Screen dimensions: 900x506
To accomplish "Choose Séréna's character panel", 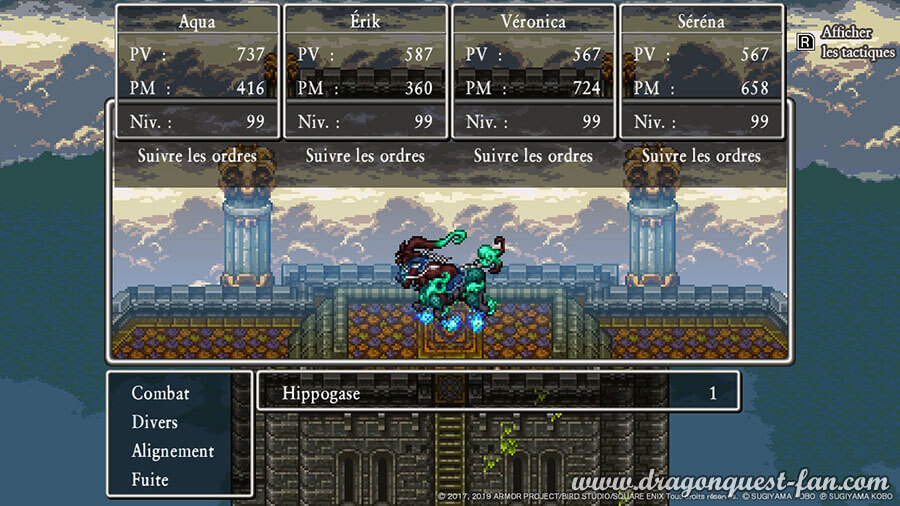I will (x=700, y=71).
